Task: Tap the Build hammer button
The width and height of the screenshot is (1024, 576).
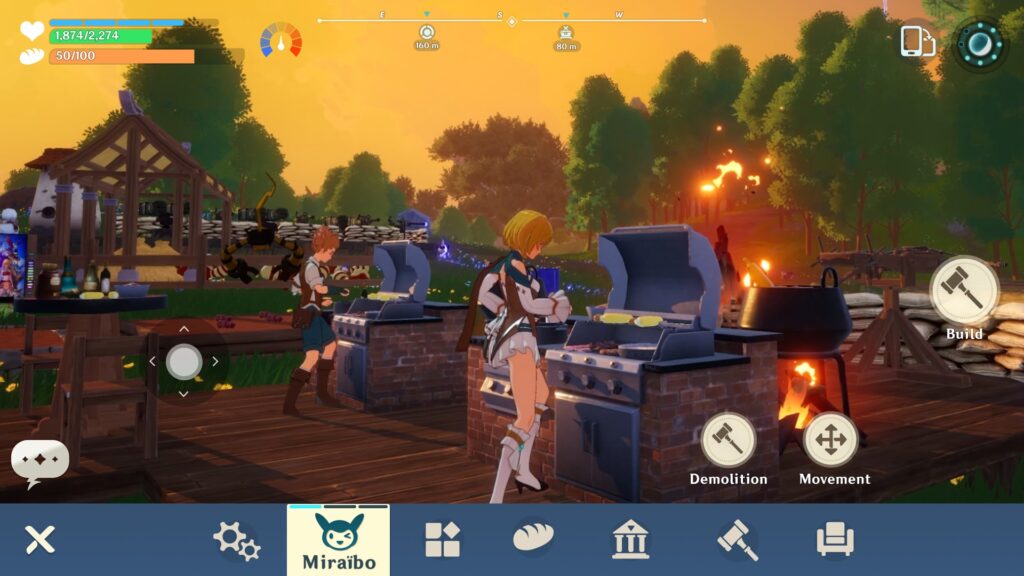Action: [x=964, y=291]
